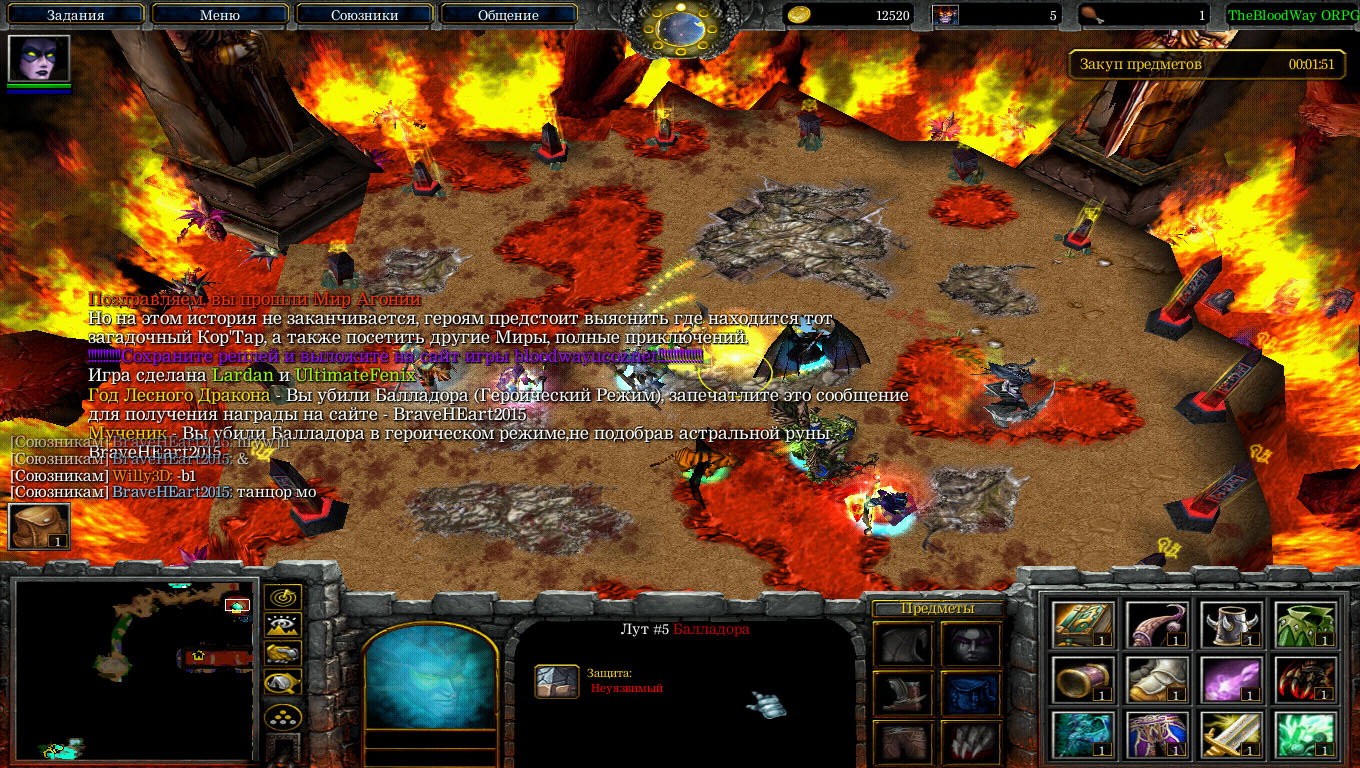Viewport: 1360px width, 768px height.
Task: Click the backpack icon above the minimap
Action: click(39, 526)
